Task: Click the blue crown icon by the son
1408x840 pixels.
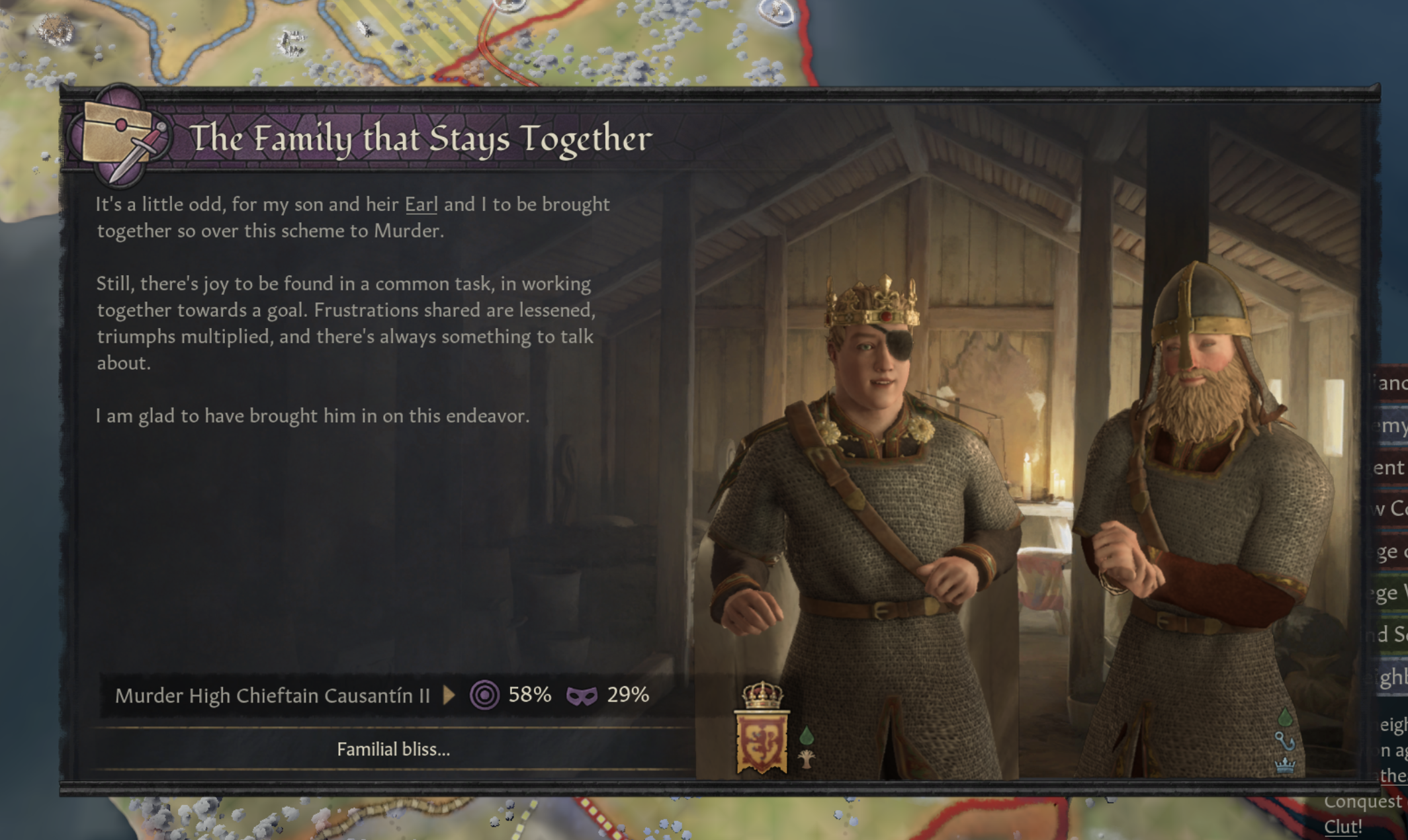Action: 1284,765
